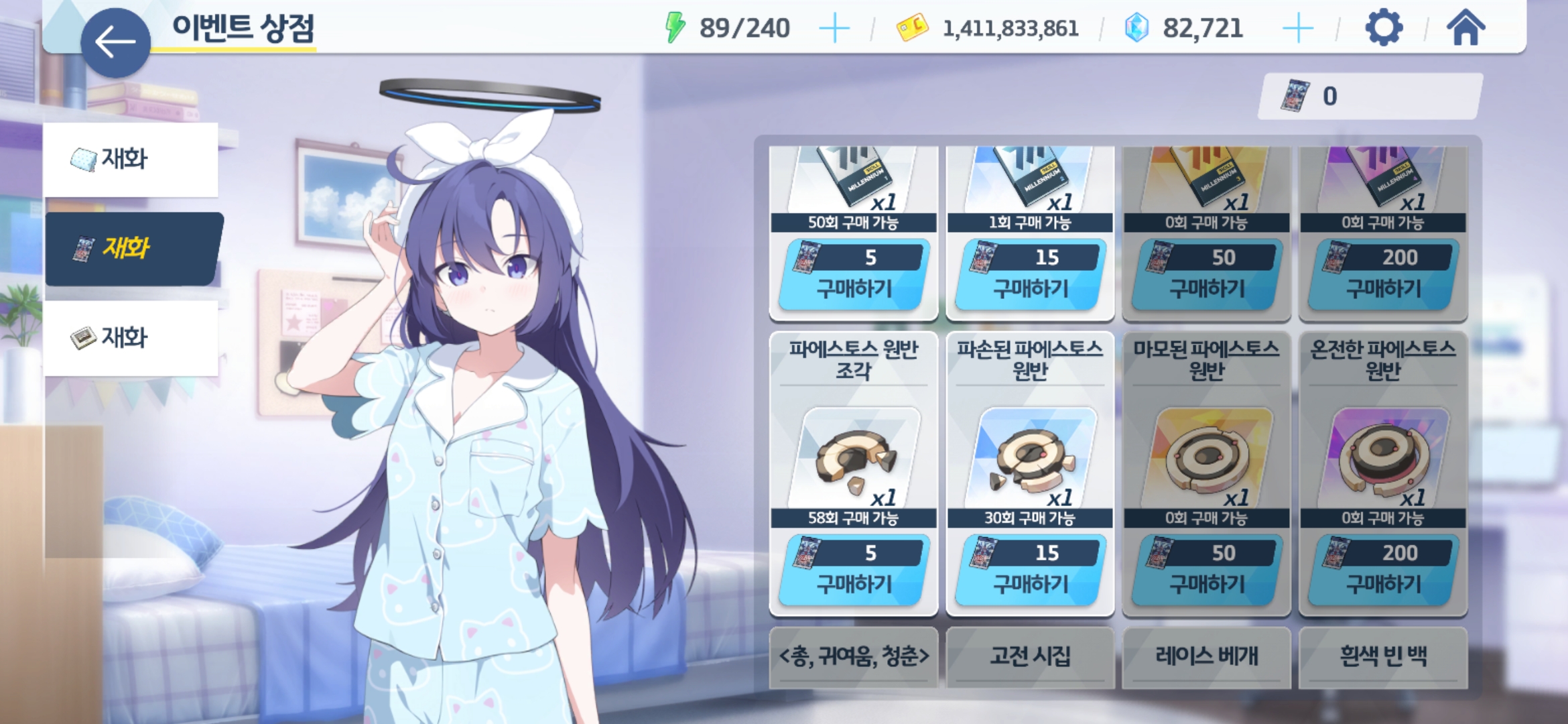The width and height of the screenshot is (1568, 724).
Task: Switch to the bottom 재화 tab in the list
Action: [x=131, y=338]
